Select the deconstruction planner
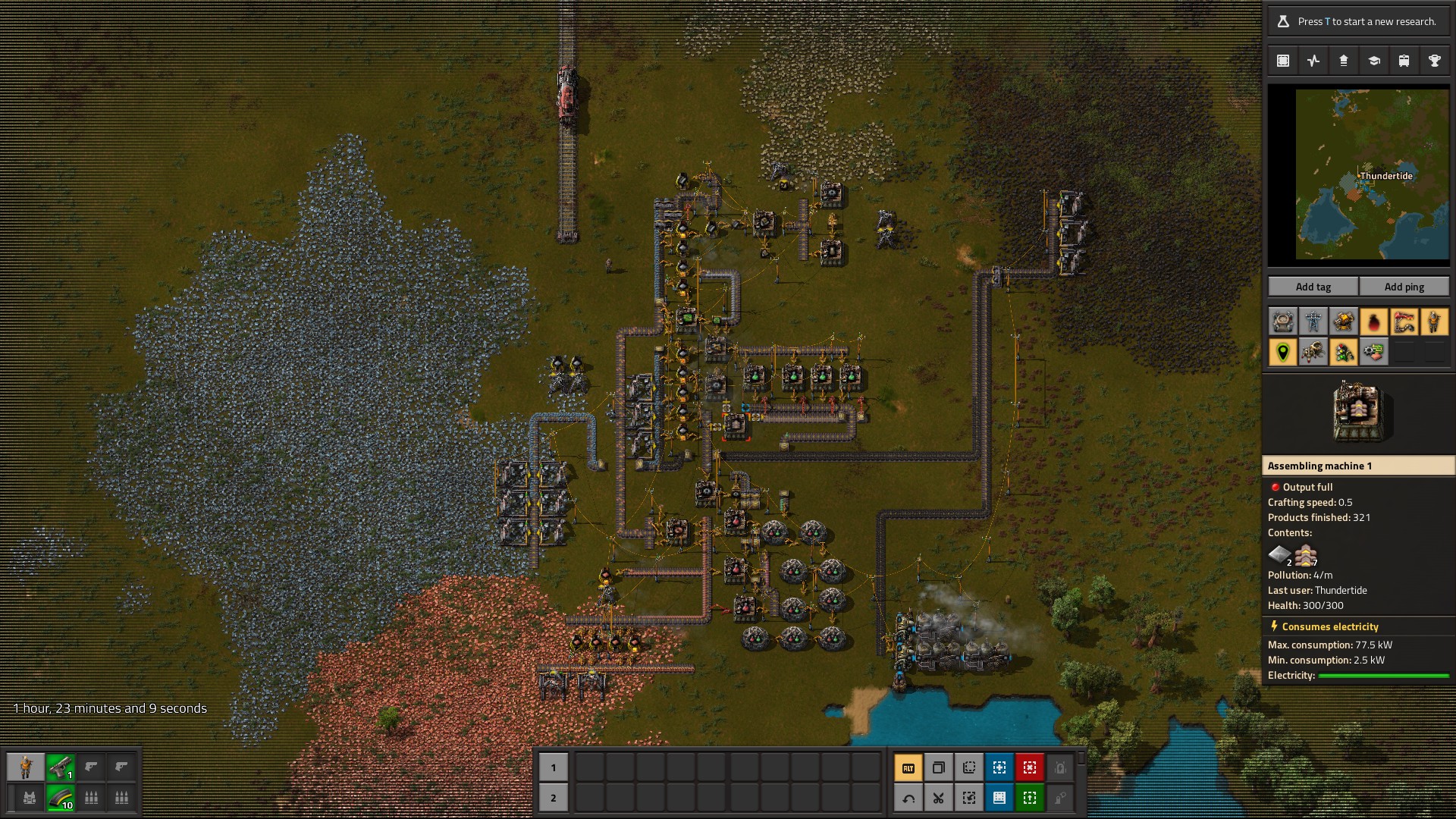The image size is (1456, 819). (x=1029, y=767)
